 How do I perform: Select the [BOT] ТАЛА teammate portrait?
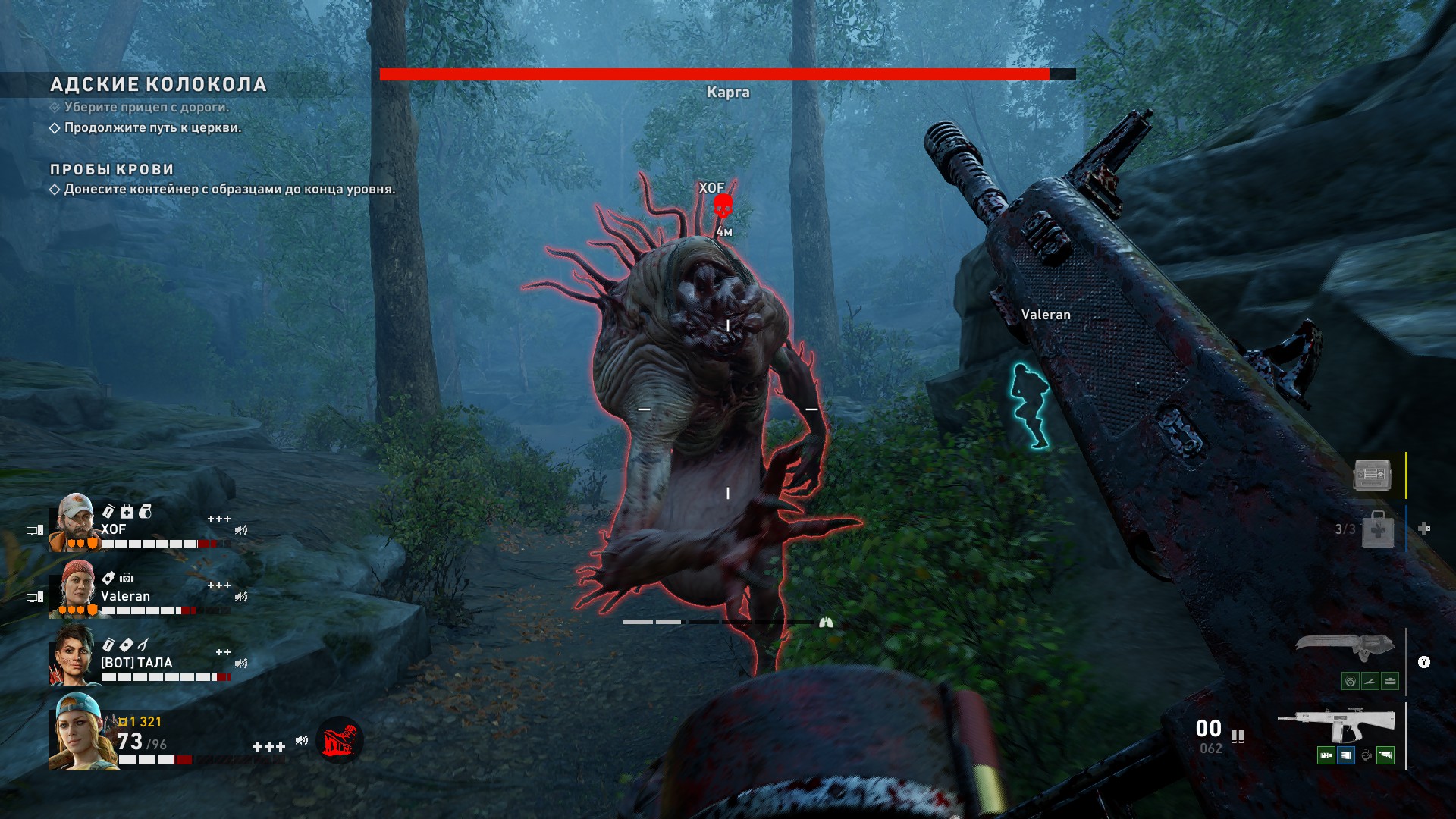(73, 655)
